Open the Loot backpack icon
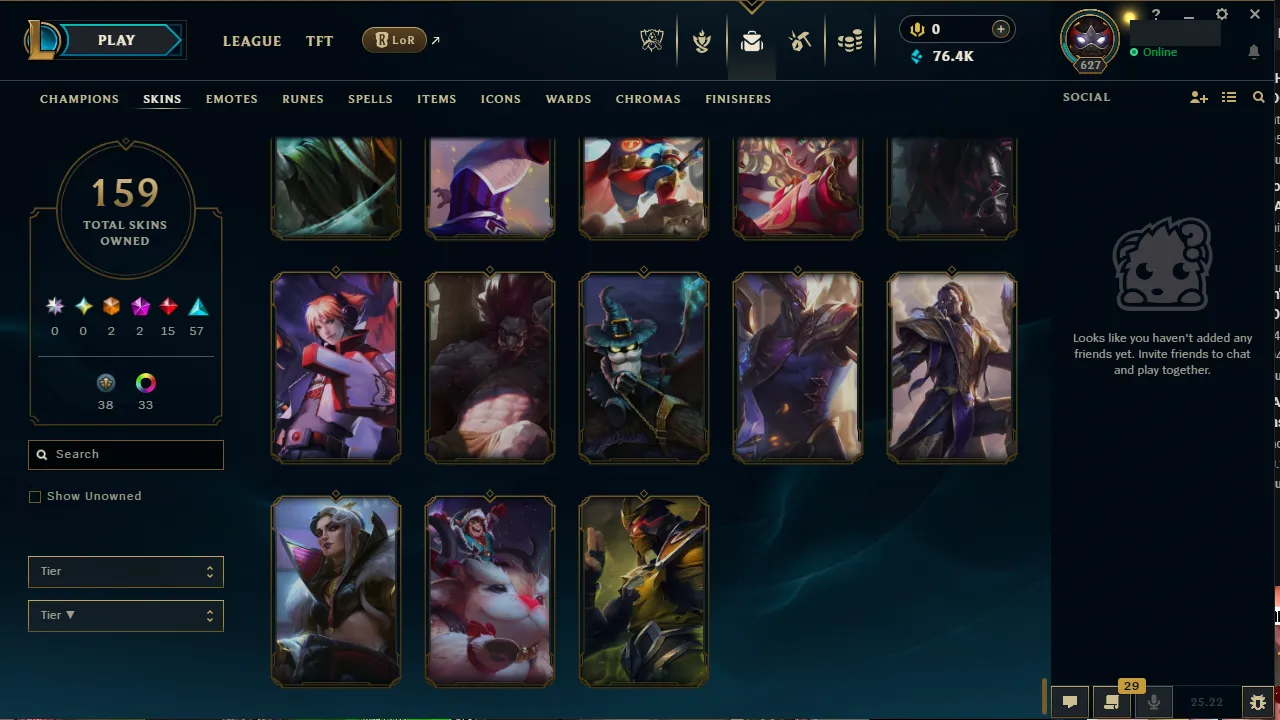1280x720 pixels. coord(751,41)
